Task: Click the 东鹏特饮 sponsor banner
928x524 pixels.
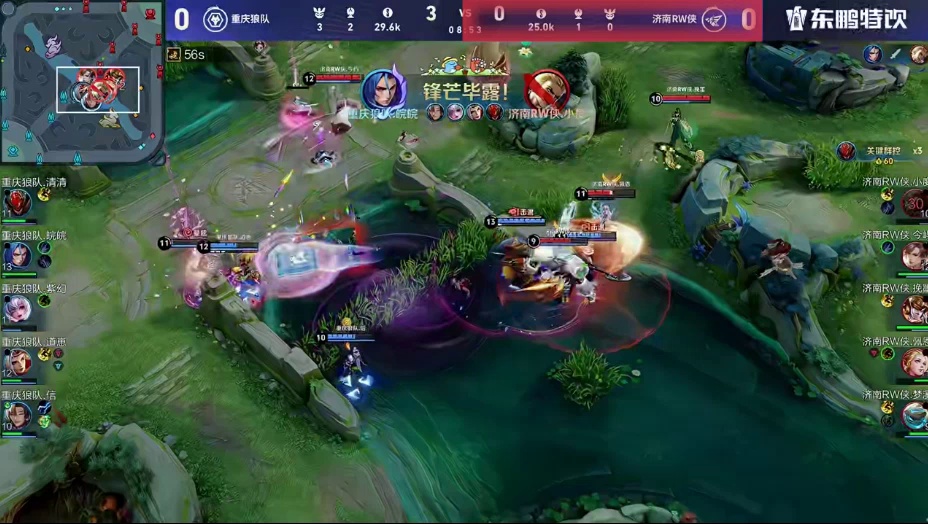Action: [x=845, y=19]
